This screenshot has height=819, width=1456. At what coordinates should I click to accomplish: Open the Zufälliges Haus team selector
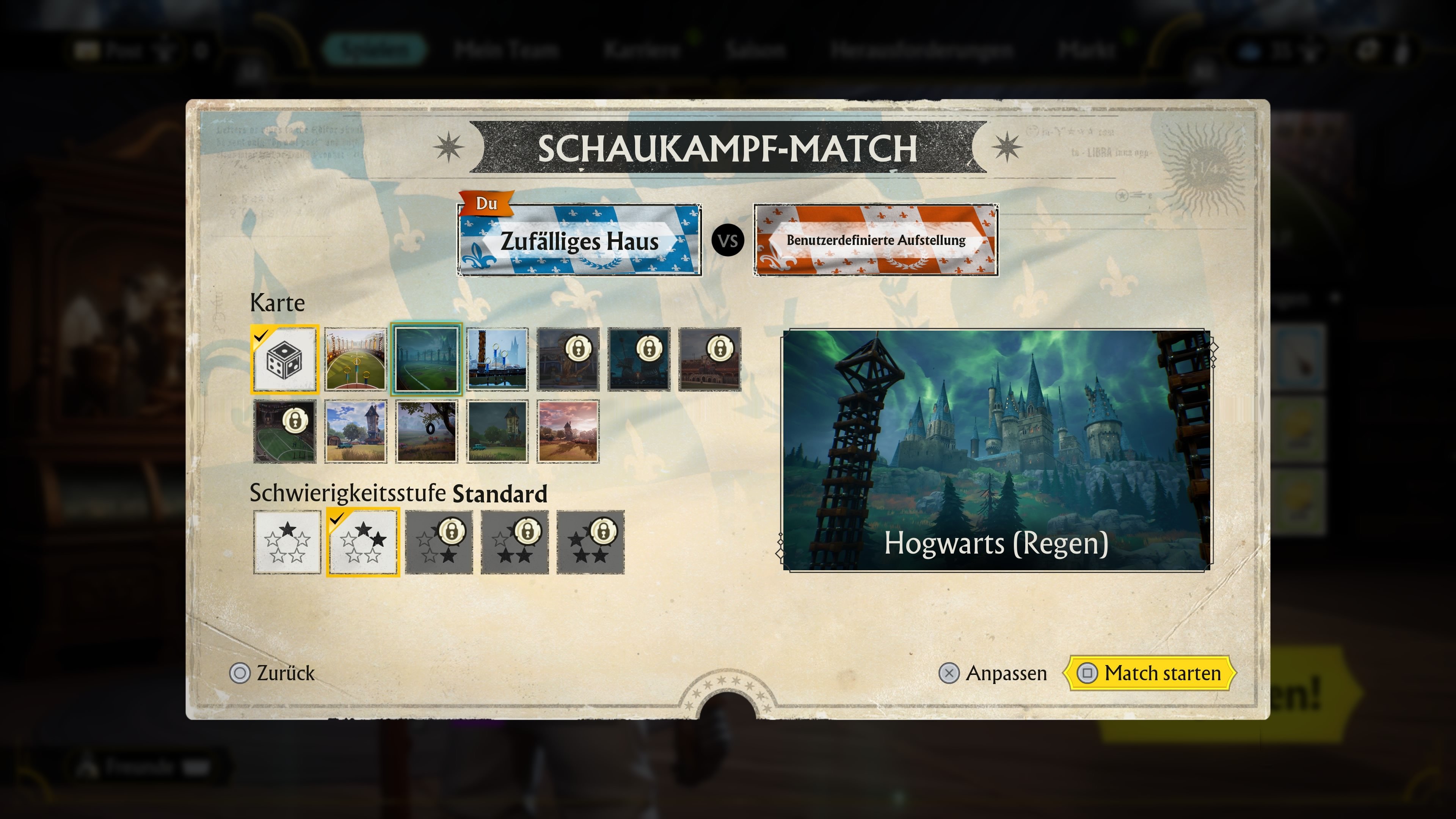pyautogui.click(x=579, y=242)
